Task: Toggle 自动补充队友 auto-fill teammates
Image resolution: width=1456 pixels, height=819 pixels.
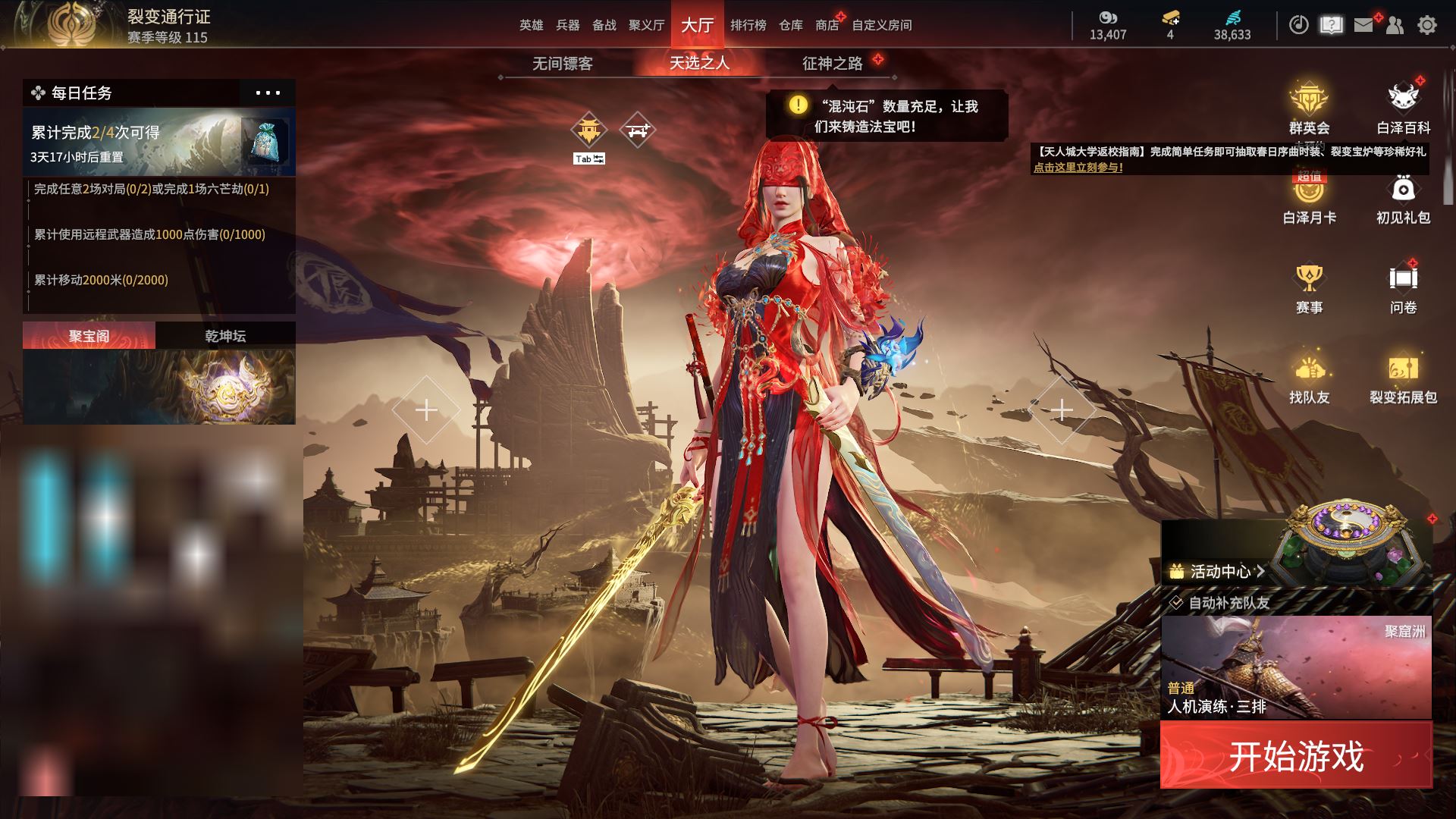Action: [x=1176, y=603]
